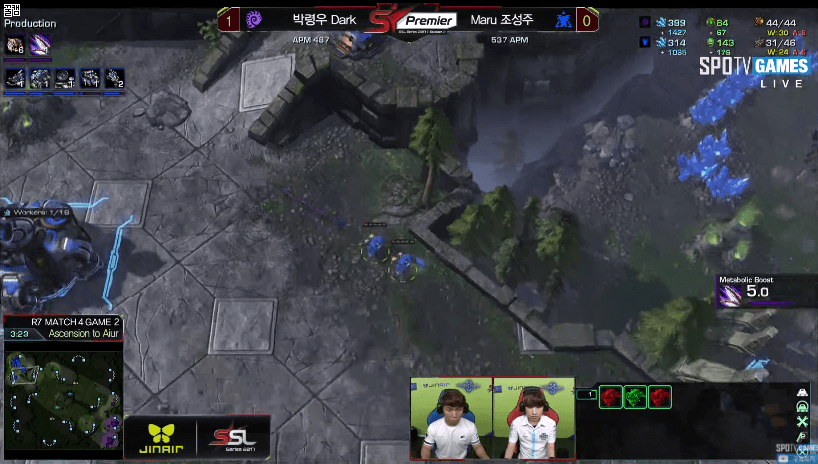Click the helmet icon in the corner
The width and height of the screenshot is (818, 464).
tap(801, 407)
